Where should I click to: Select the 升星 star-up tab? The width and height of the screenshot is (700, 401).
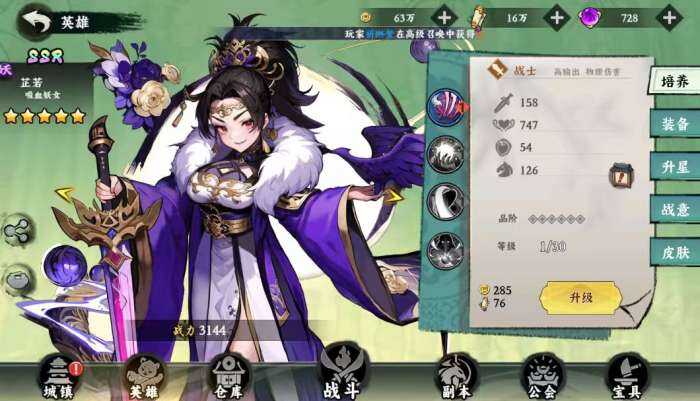(x=674, y=166)
